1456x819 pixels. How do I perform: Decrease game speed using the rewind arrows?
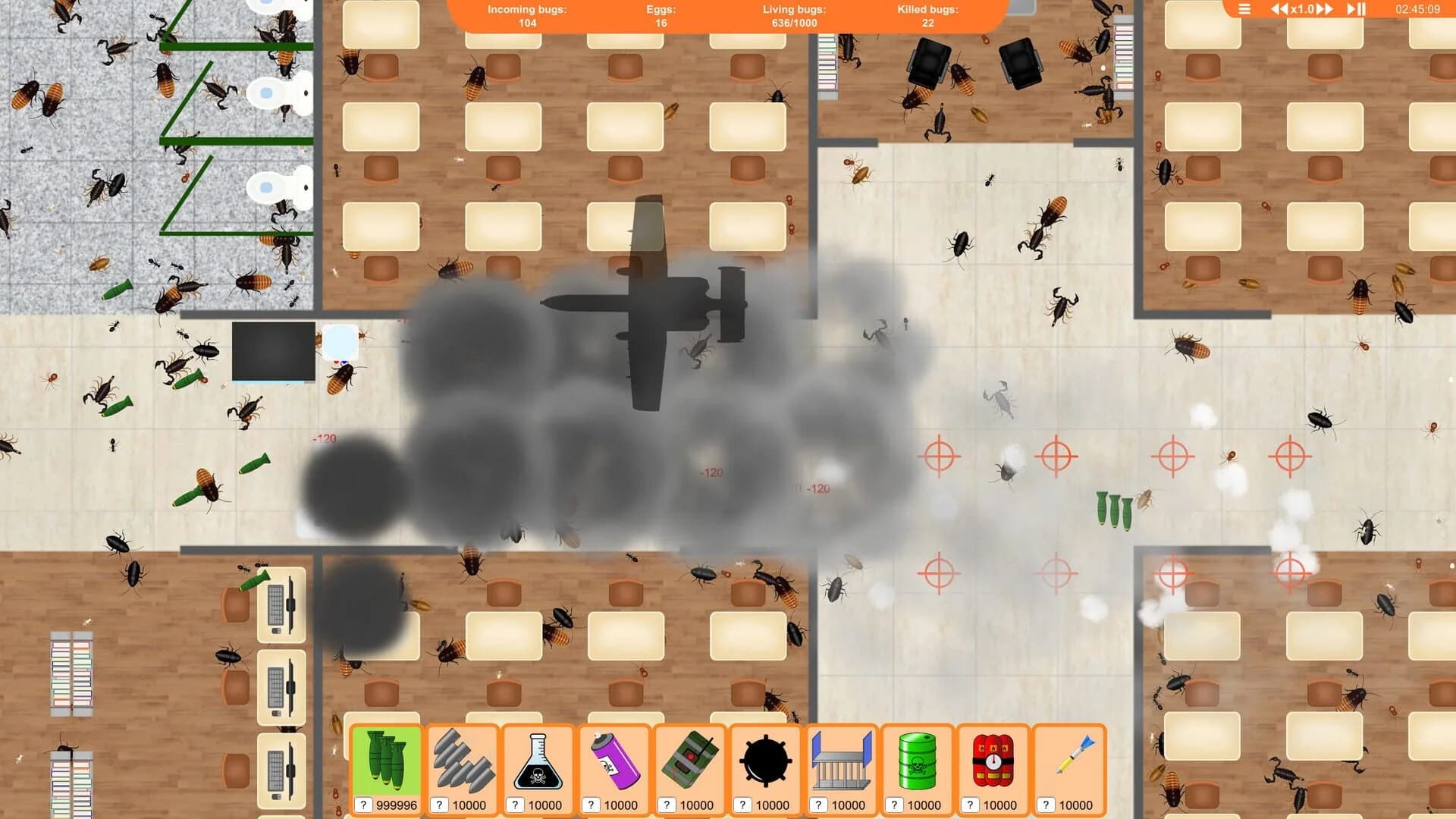1279,8
